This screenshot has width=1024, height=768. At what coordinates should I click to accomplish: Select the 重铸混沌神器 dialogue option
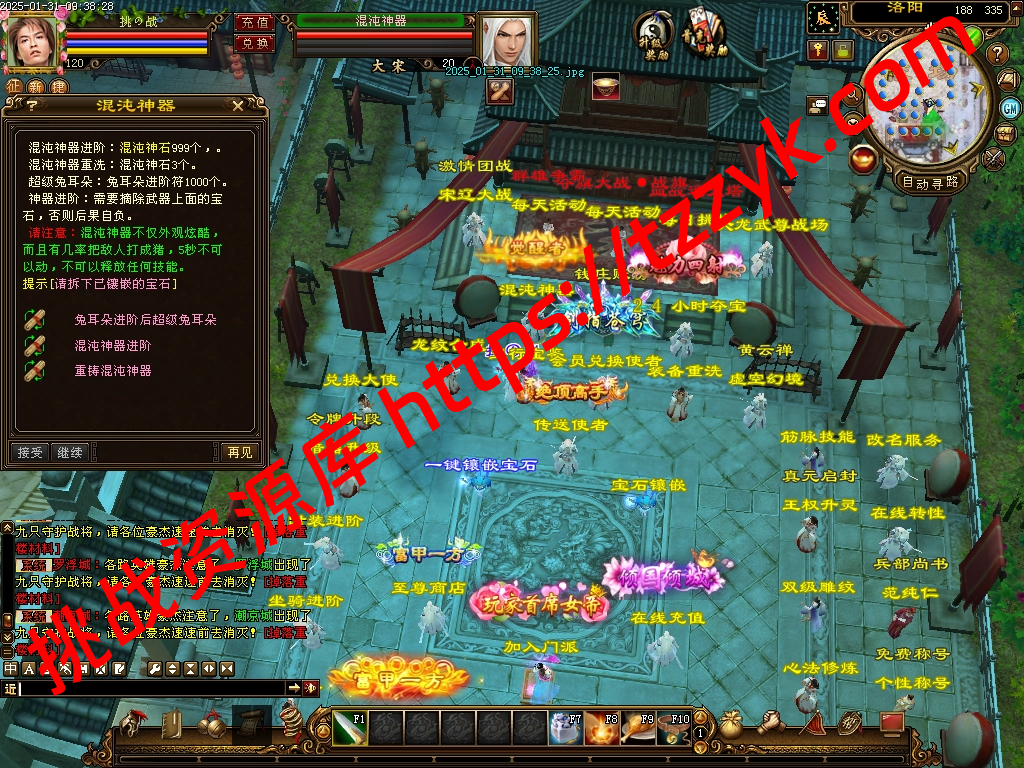(x=112, y=370)
